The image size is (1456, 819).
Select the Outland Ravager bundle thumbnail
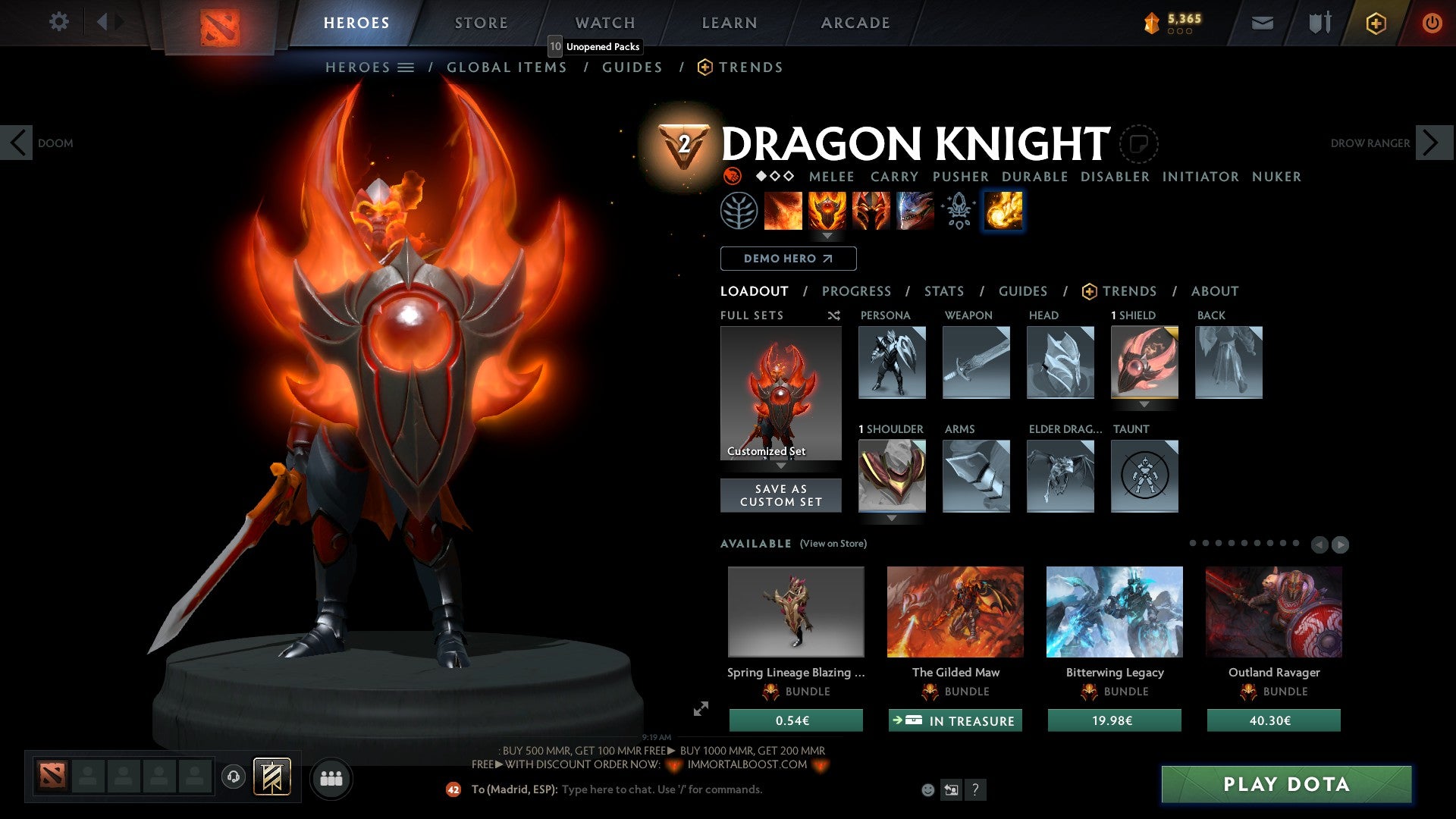[1273, 612]
